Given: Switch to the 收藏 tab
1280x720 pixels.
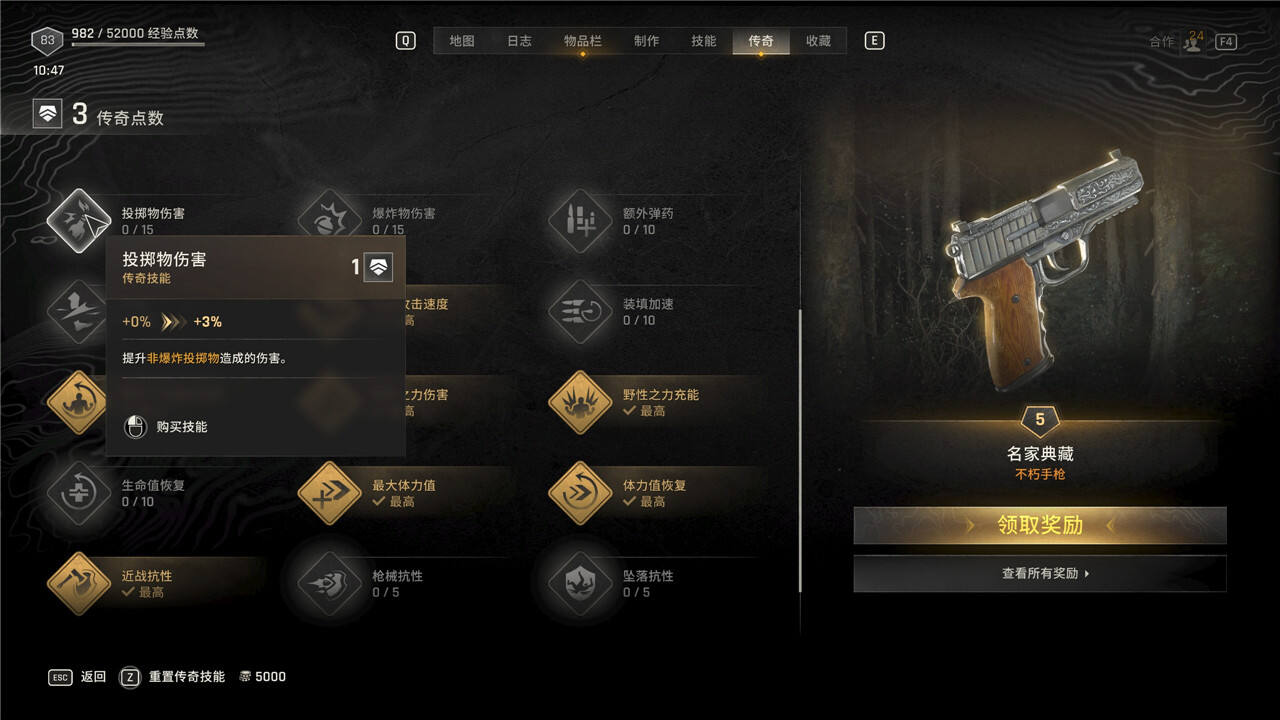Looking at the screenshot, I should (818, 41).
